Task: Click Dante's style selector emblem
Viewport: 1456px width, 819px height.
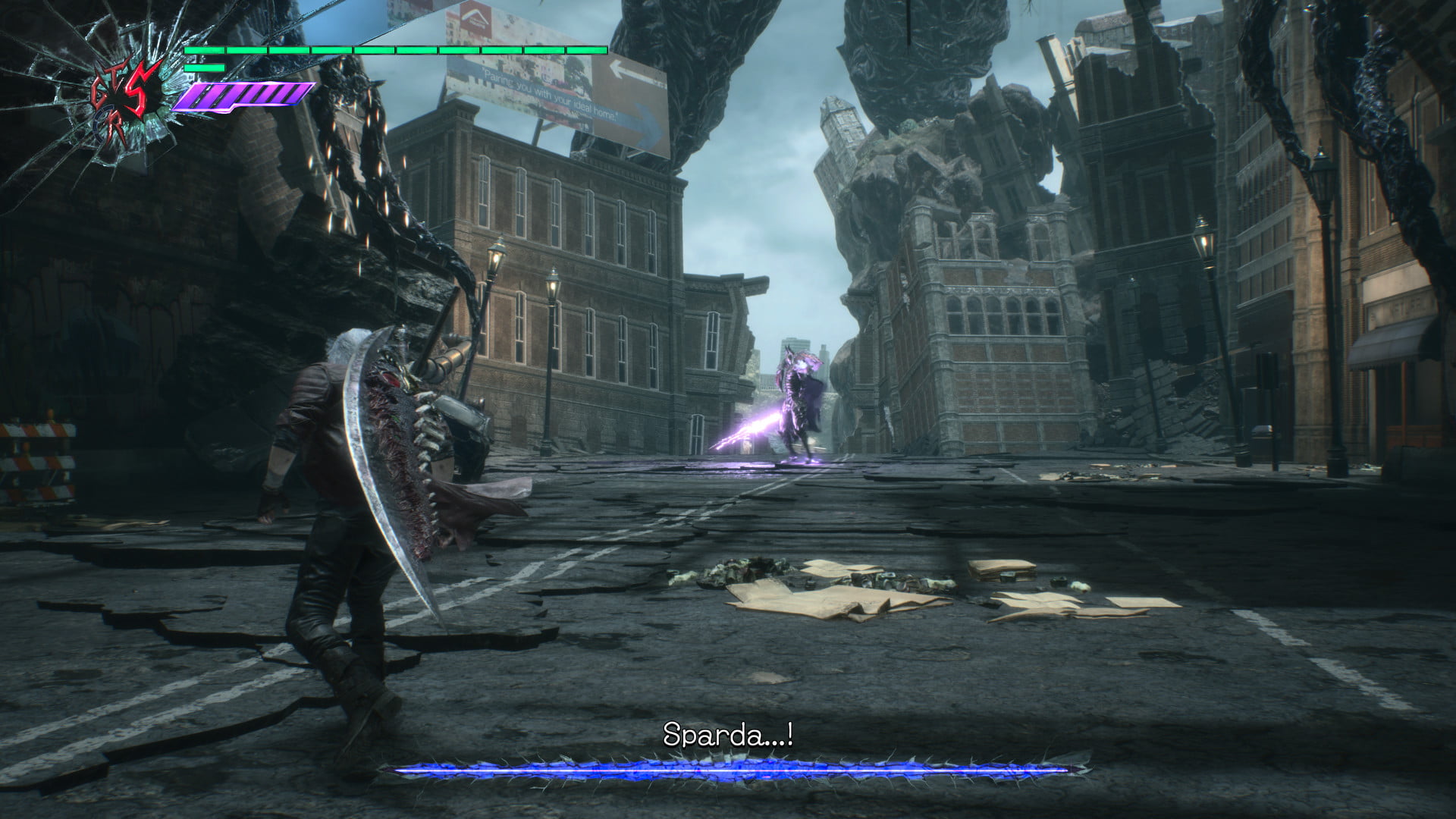Action: click(127, 100)
